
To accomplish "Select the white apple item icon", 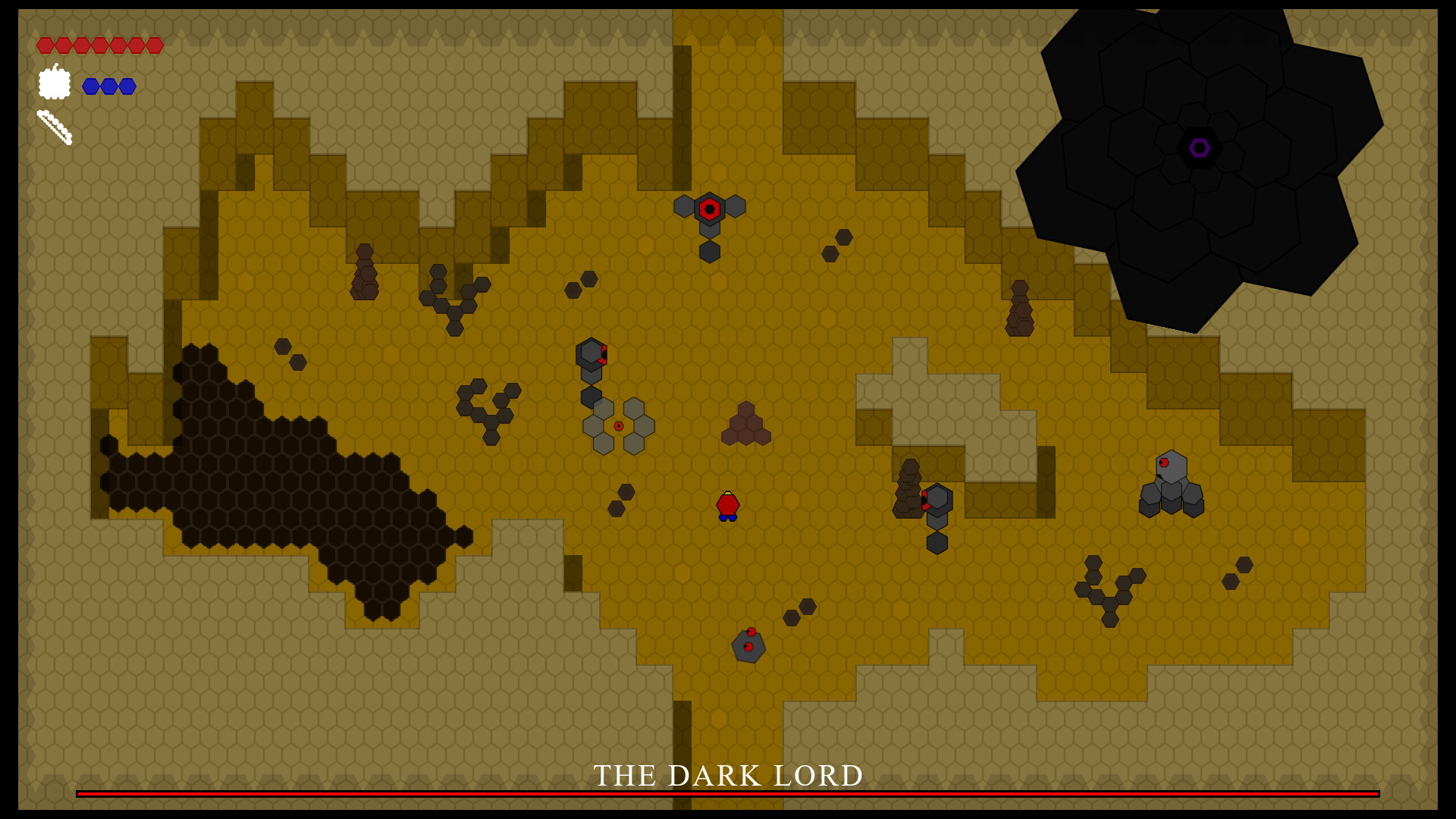I will click(x=53, y=83).
